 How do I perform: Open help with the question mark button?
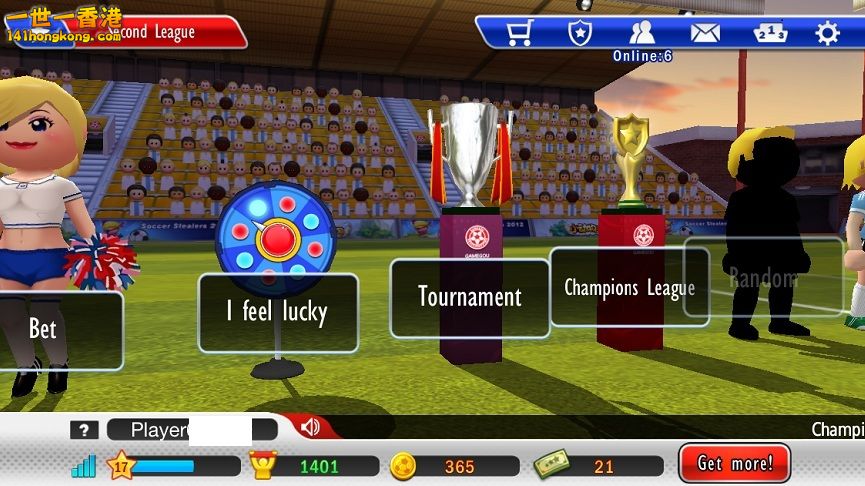[84, 430]
